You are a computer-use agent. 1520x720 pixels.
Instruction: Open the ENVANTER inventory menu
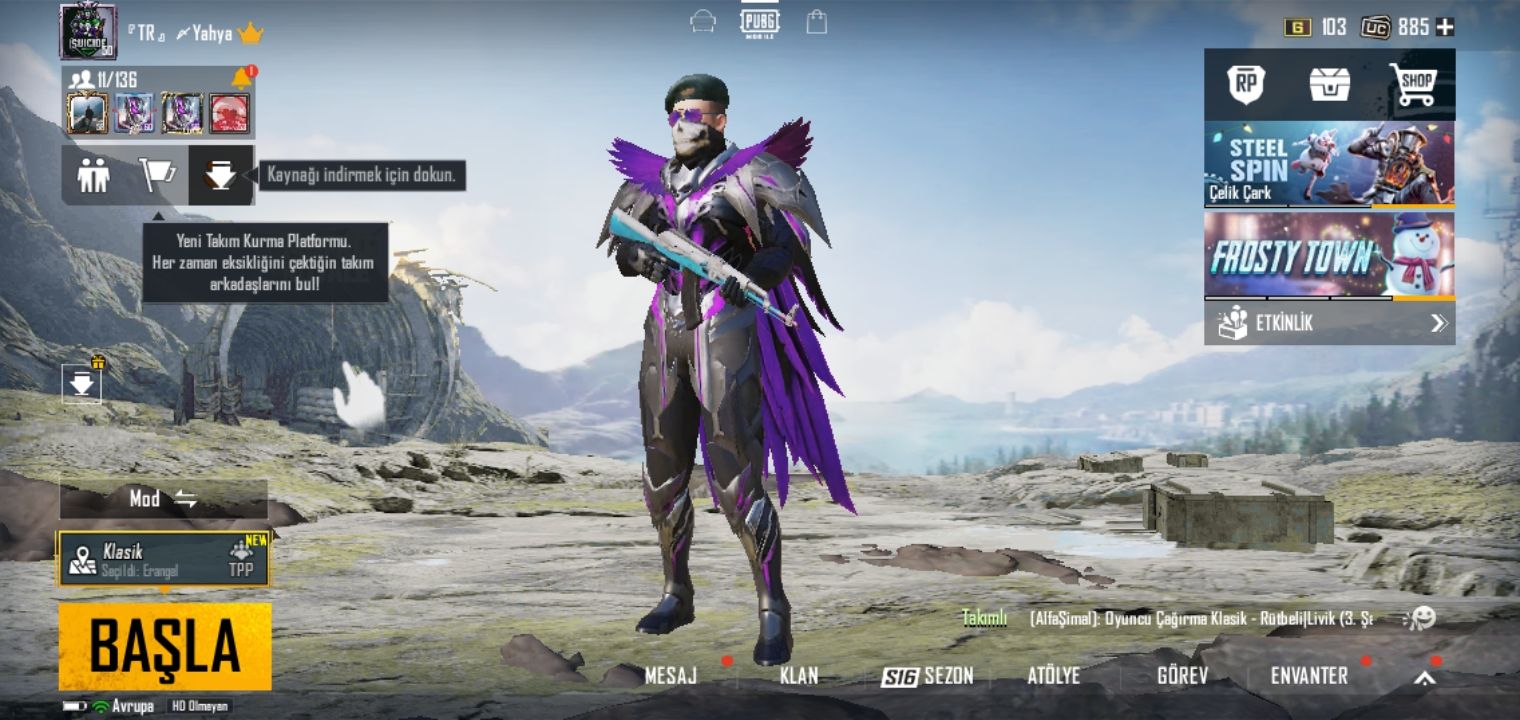tap(1309, 676)
